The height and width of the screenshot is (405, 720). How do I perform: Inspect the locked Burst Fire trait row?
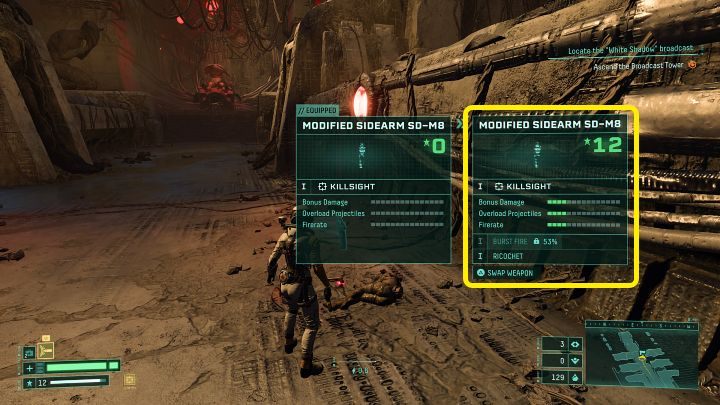549,242
